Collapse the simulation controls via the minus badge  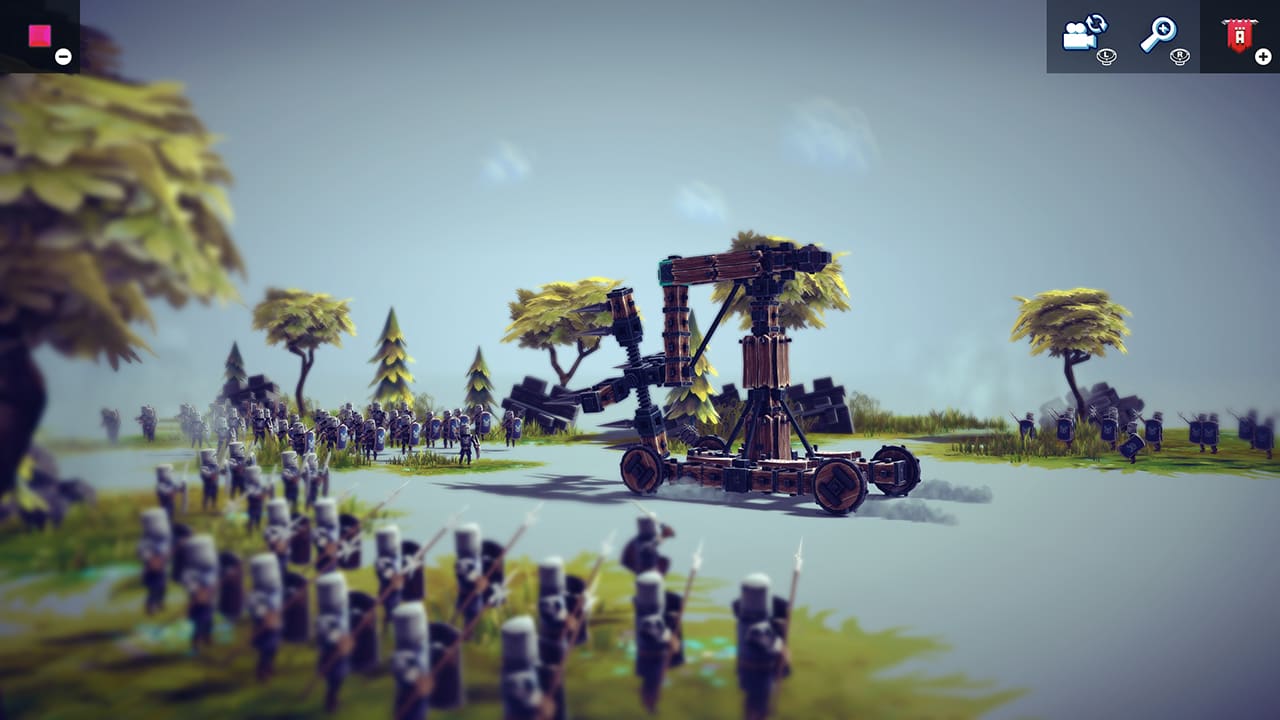[x=64, y=55]
